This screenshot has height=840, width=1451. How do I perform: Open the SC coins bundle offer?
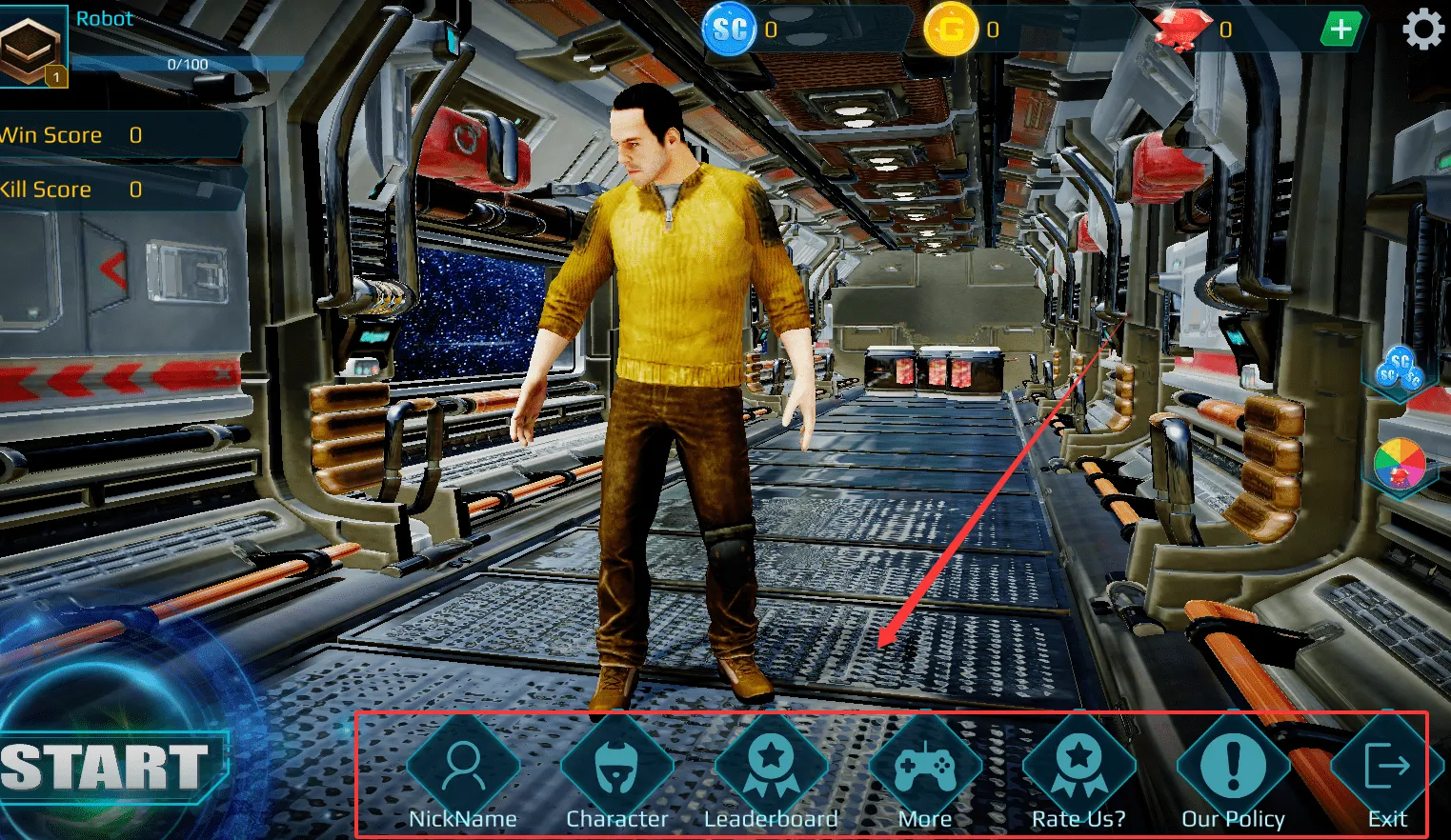point(1399,370)
